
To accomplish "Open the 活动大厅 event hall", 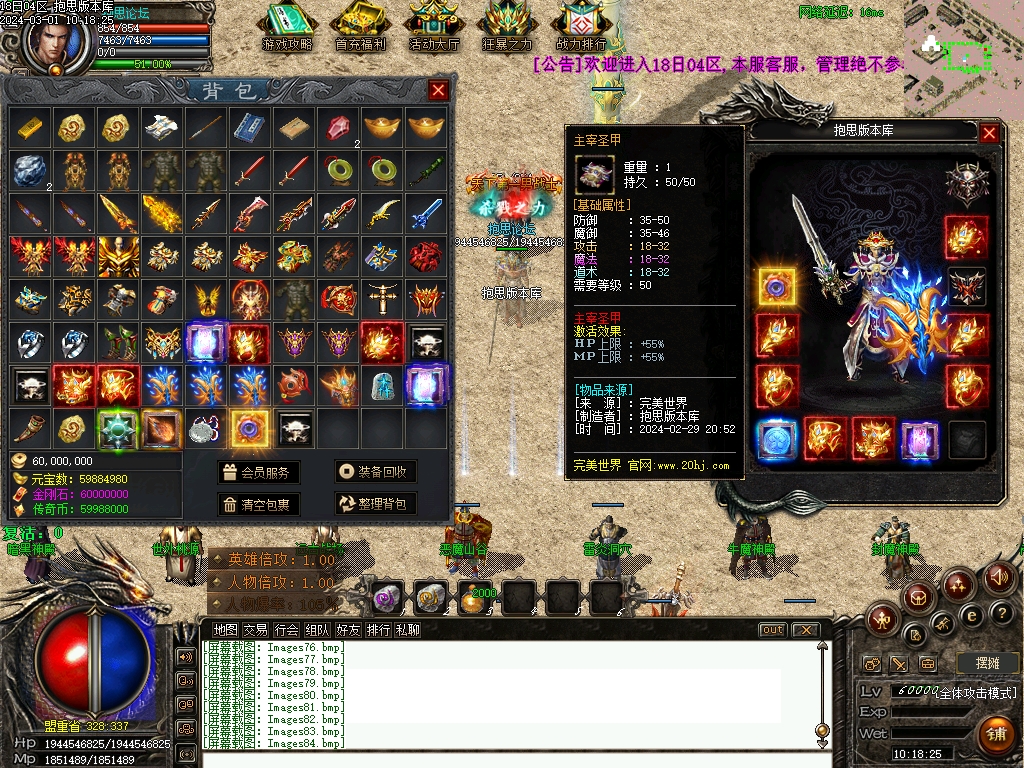I will click(434, 27).
